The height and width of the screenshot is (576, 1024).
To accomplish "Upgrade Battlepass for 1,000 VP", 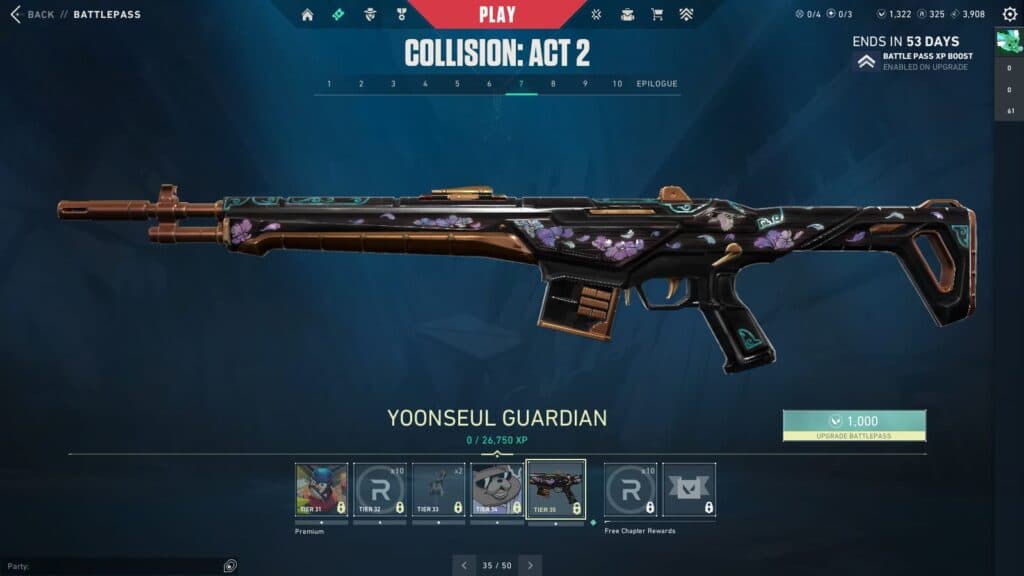I will 854,425.
